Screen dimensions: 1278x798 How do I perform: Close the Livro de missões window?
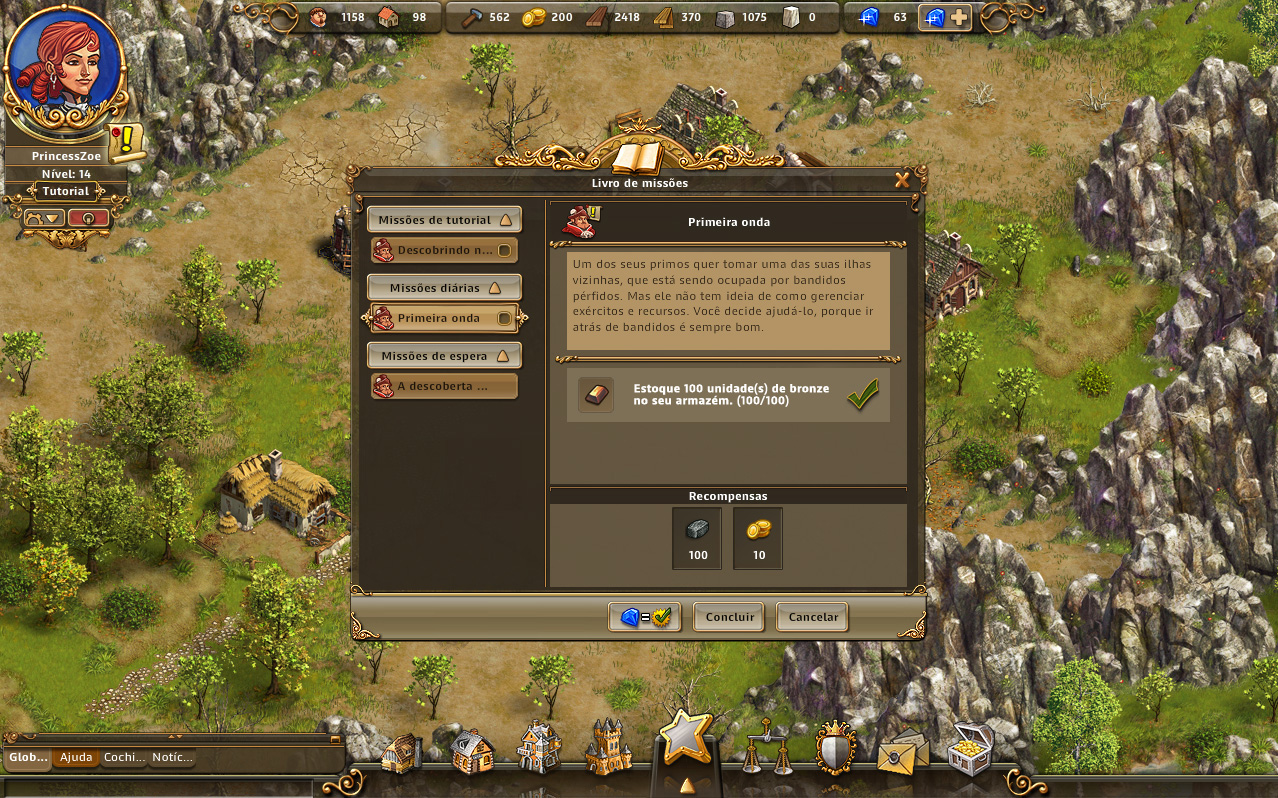[902, 181]
